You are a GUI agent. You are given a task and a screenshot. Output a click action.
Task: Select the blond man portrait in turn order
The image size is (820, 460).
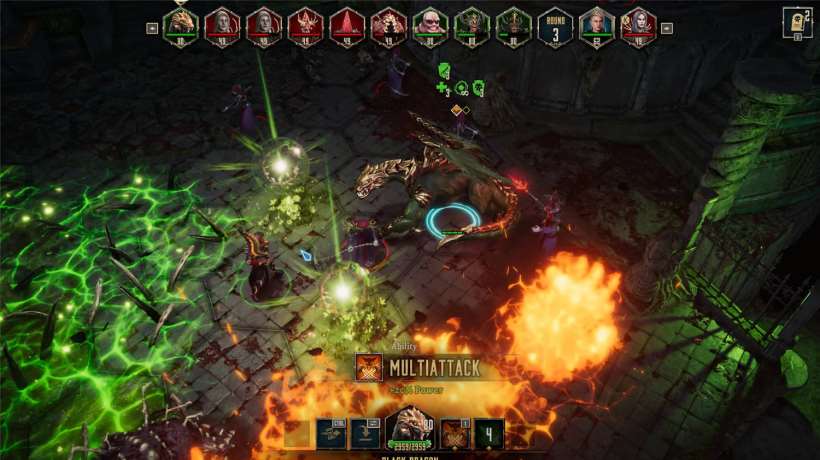click(x=596, y=24)
